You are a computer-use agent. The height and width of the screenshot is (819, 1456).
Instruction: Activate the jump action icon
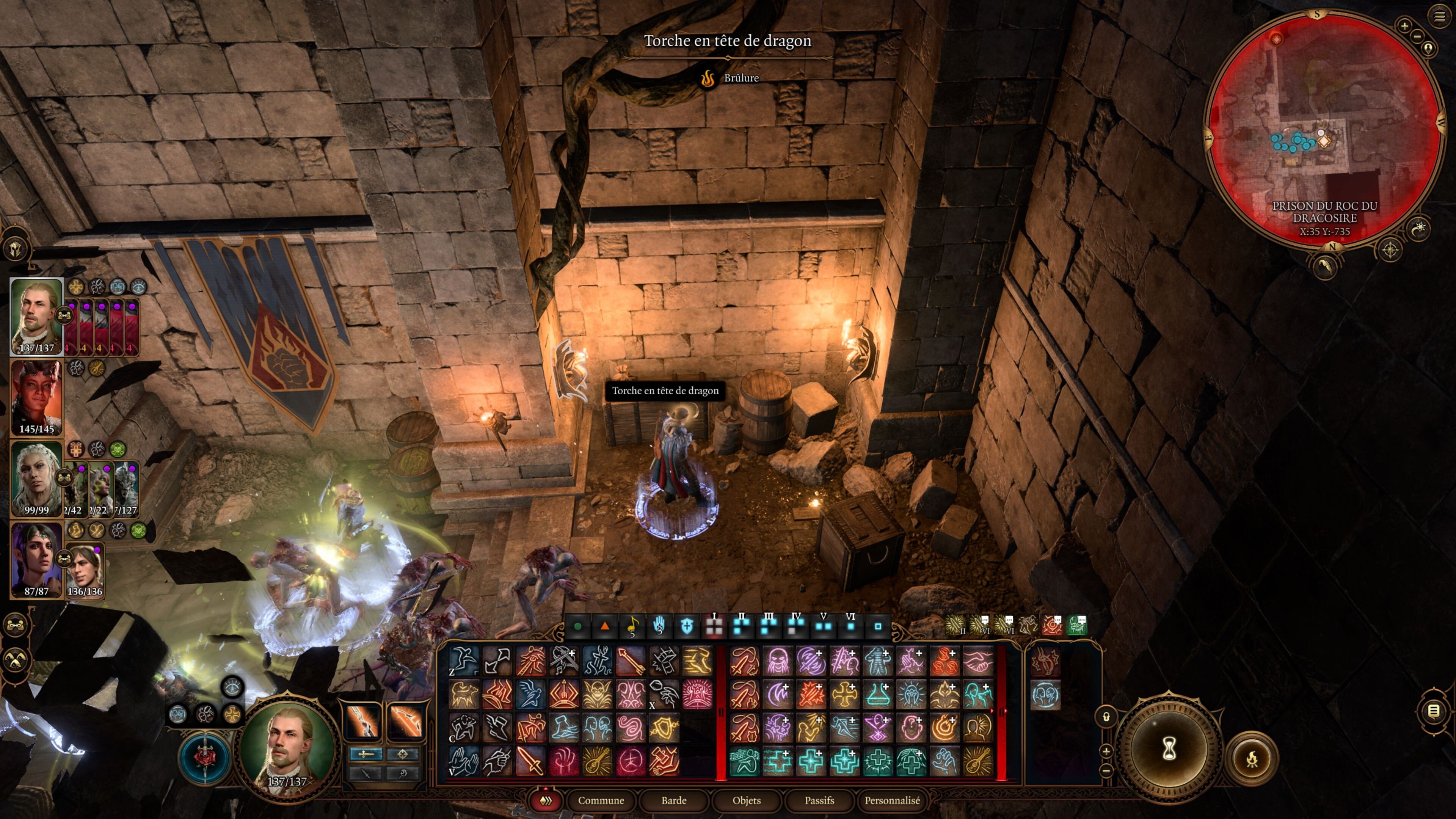click(x=463, y=661)
